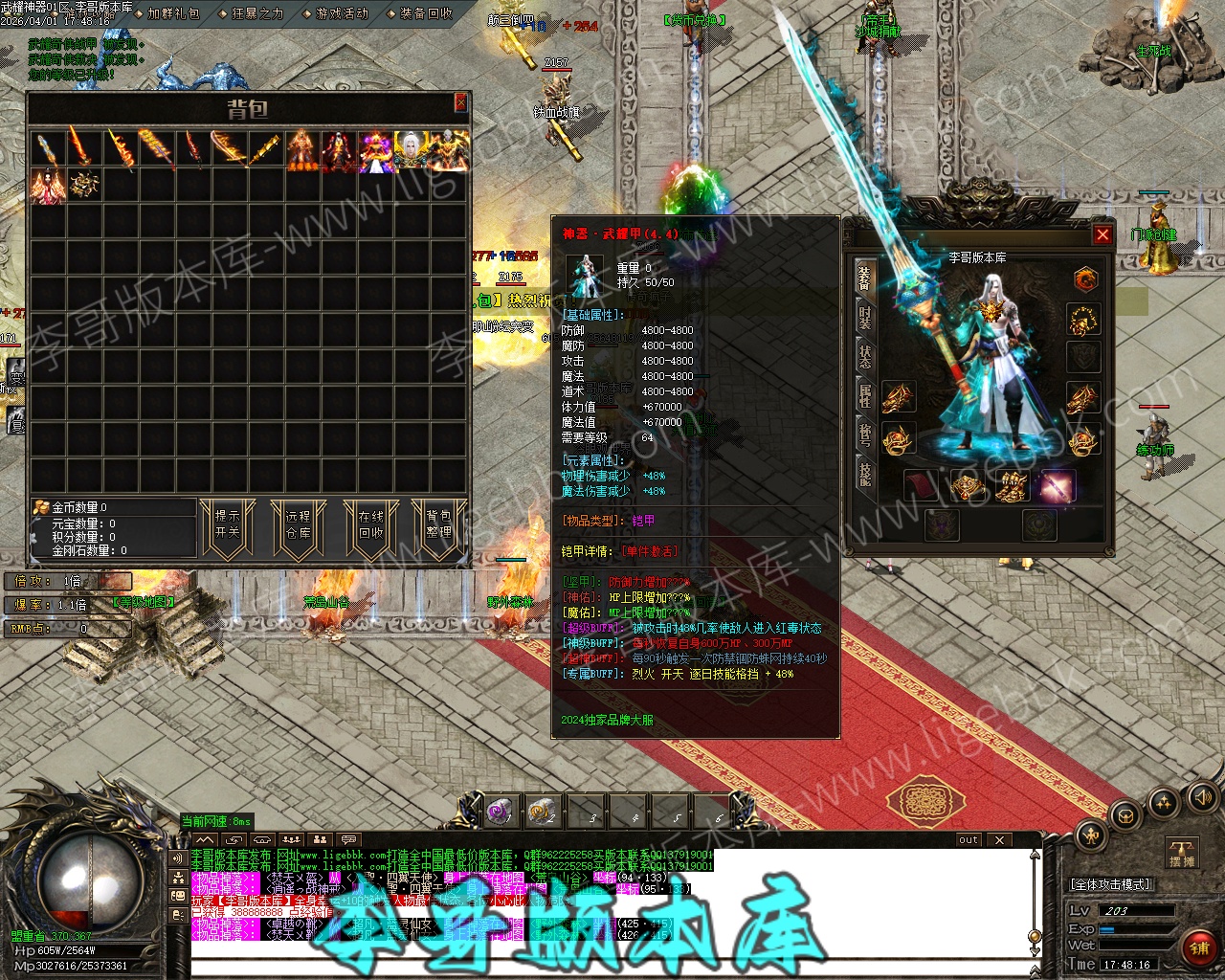
Task: Change the 全体攻击模式 attack mode
Action: pos(1110,884)
